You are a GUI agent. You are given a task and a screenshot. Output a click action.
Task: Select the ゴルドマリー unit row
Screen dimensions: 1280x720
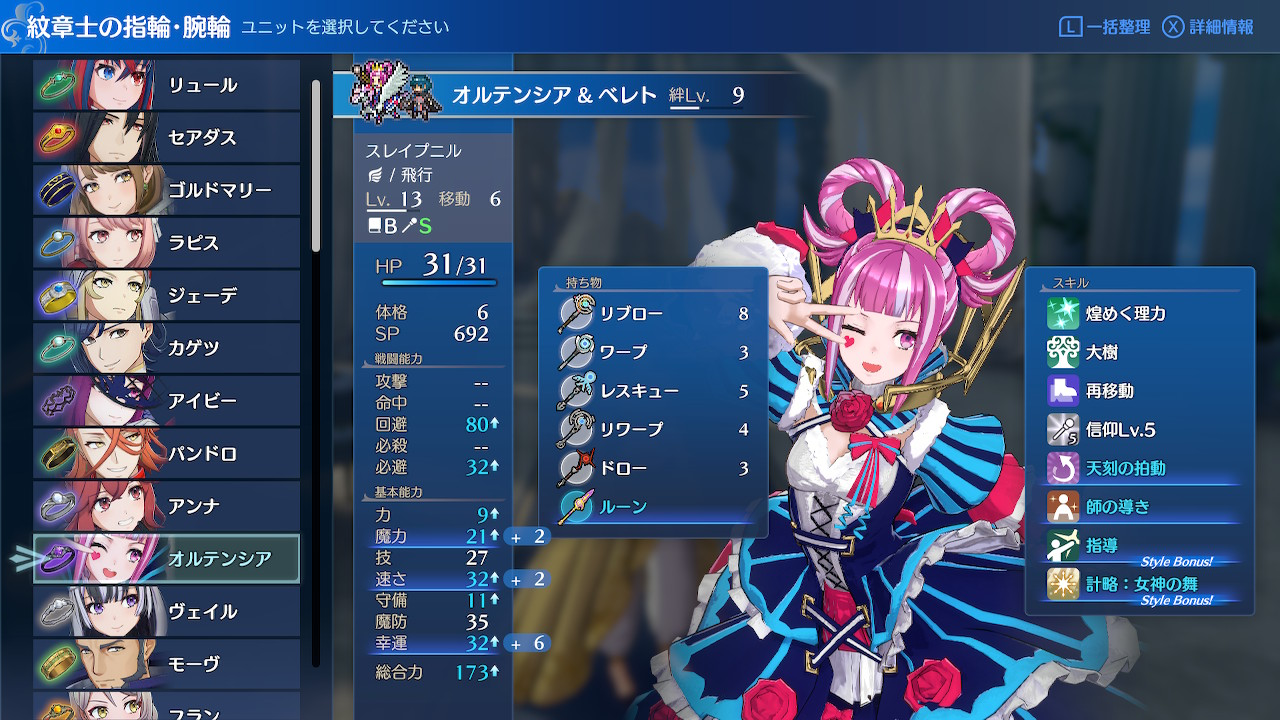[x=167, y=190]
